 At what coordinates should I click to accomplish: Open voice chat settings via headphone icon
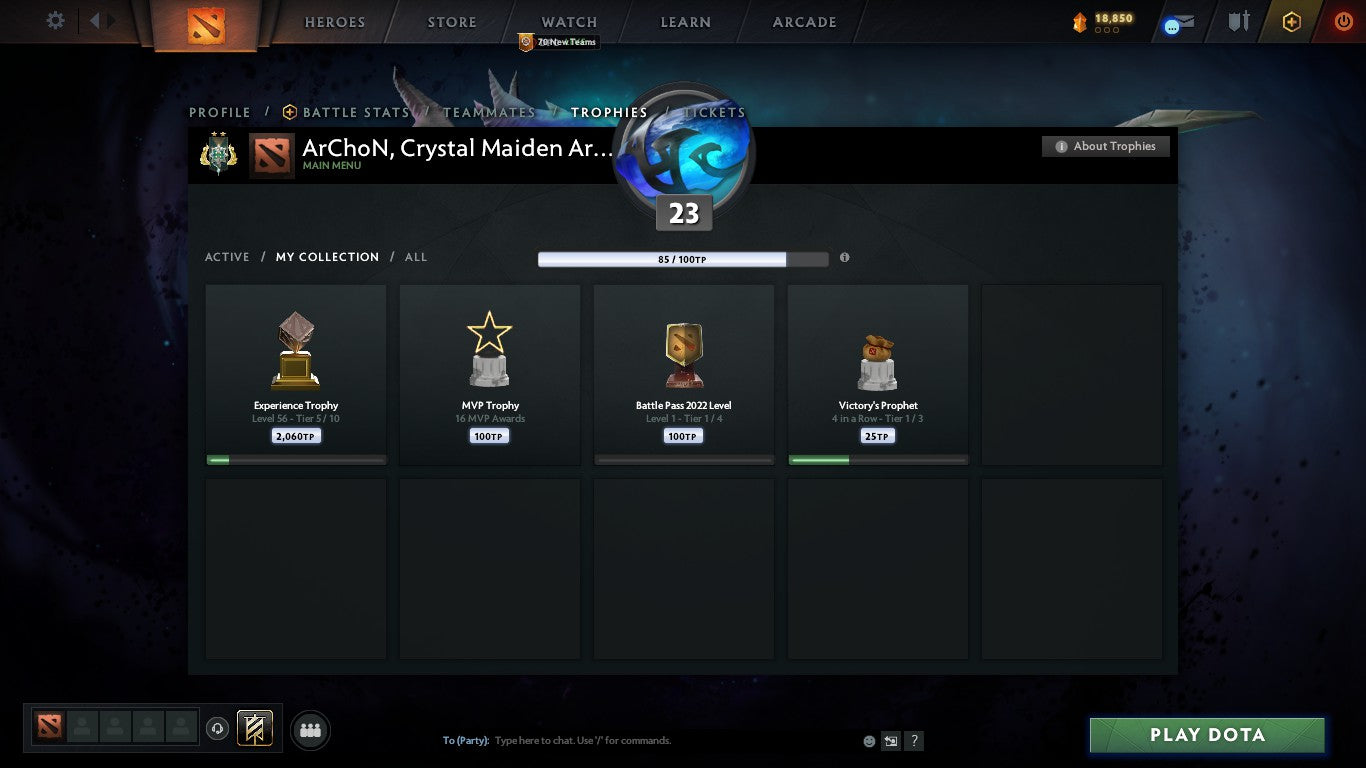[x=218, y=728]
